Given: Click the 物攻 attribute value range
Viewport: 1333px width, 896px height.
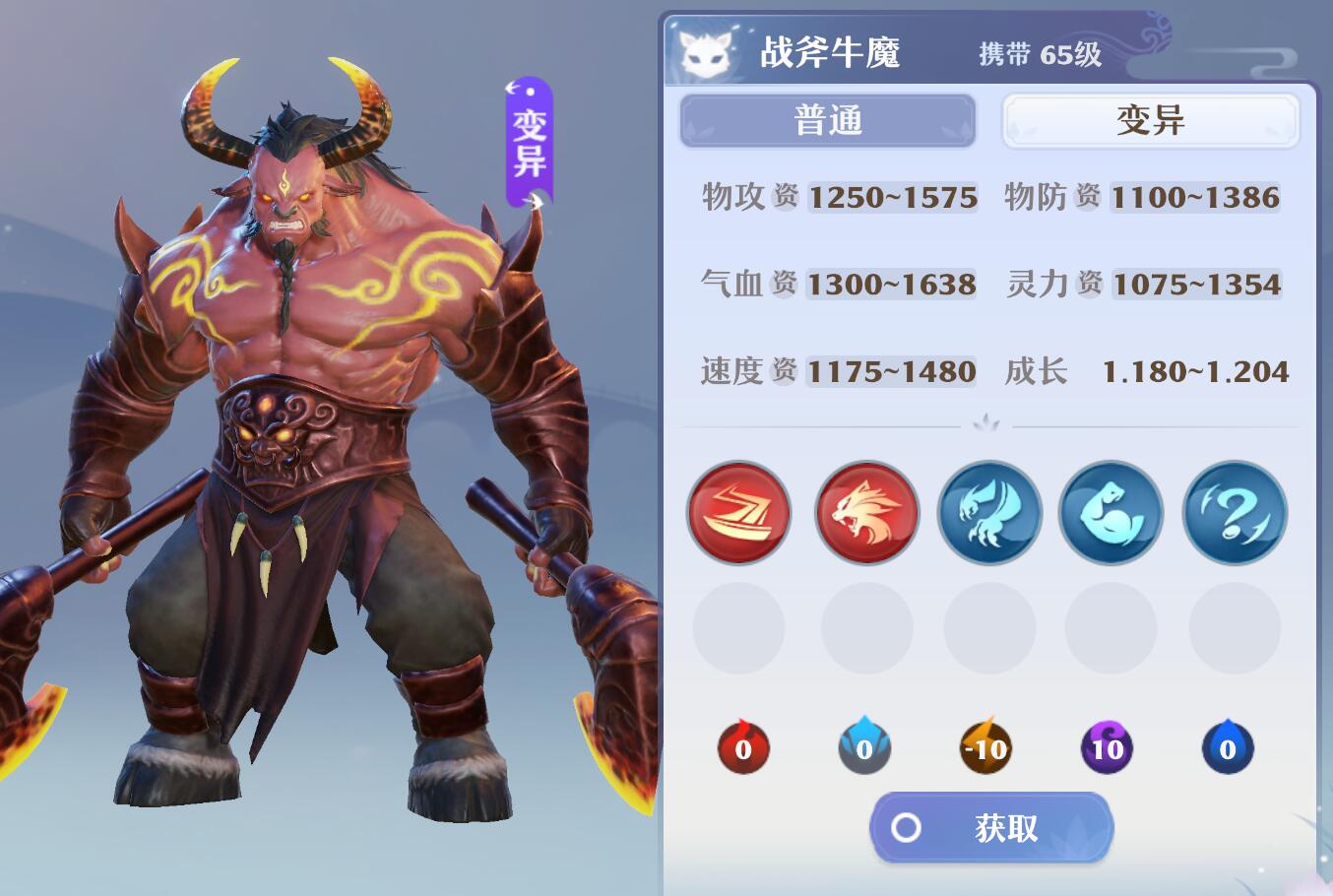Looking at the screenshot, I should (x=891, y=197).
